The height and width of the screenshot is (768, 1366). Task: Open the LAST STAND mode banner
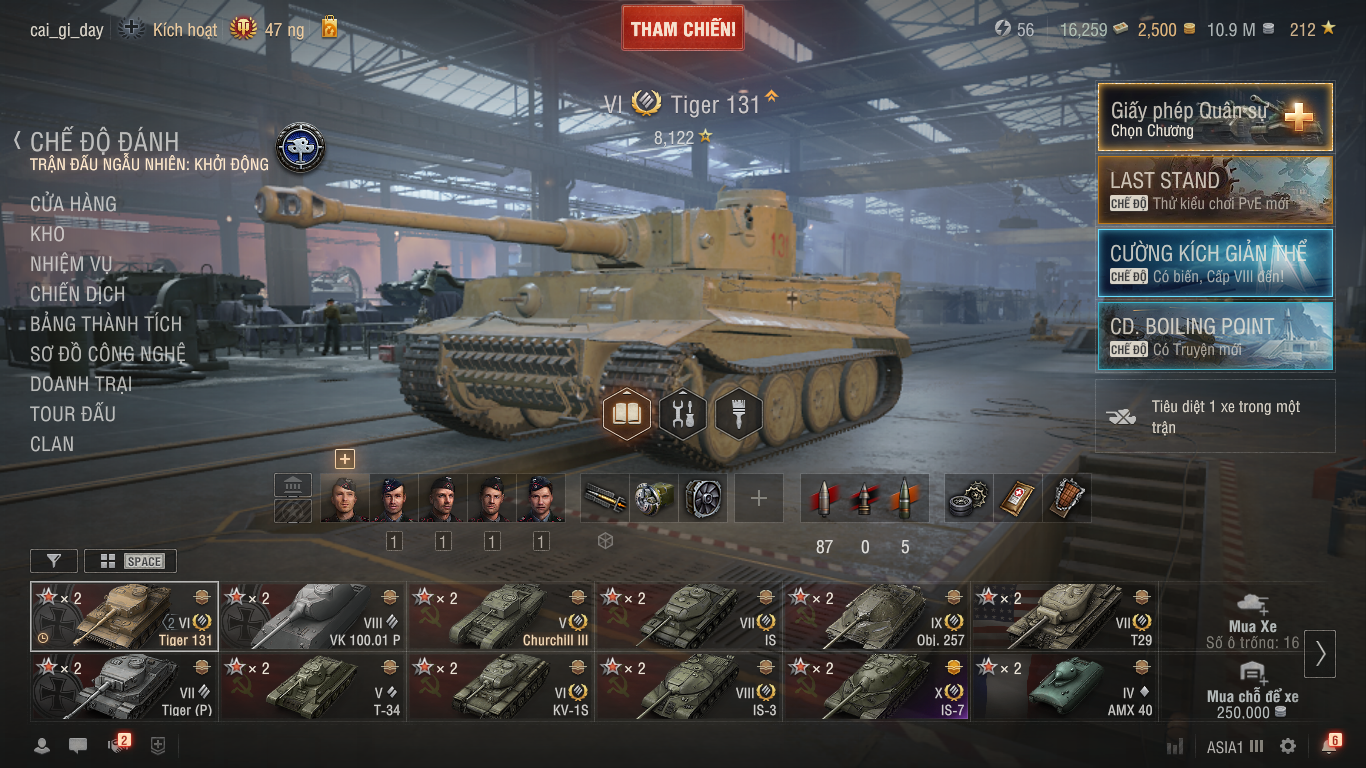coord(1215,190)
